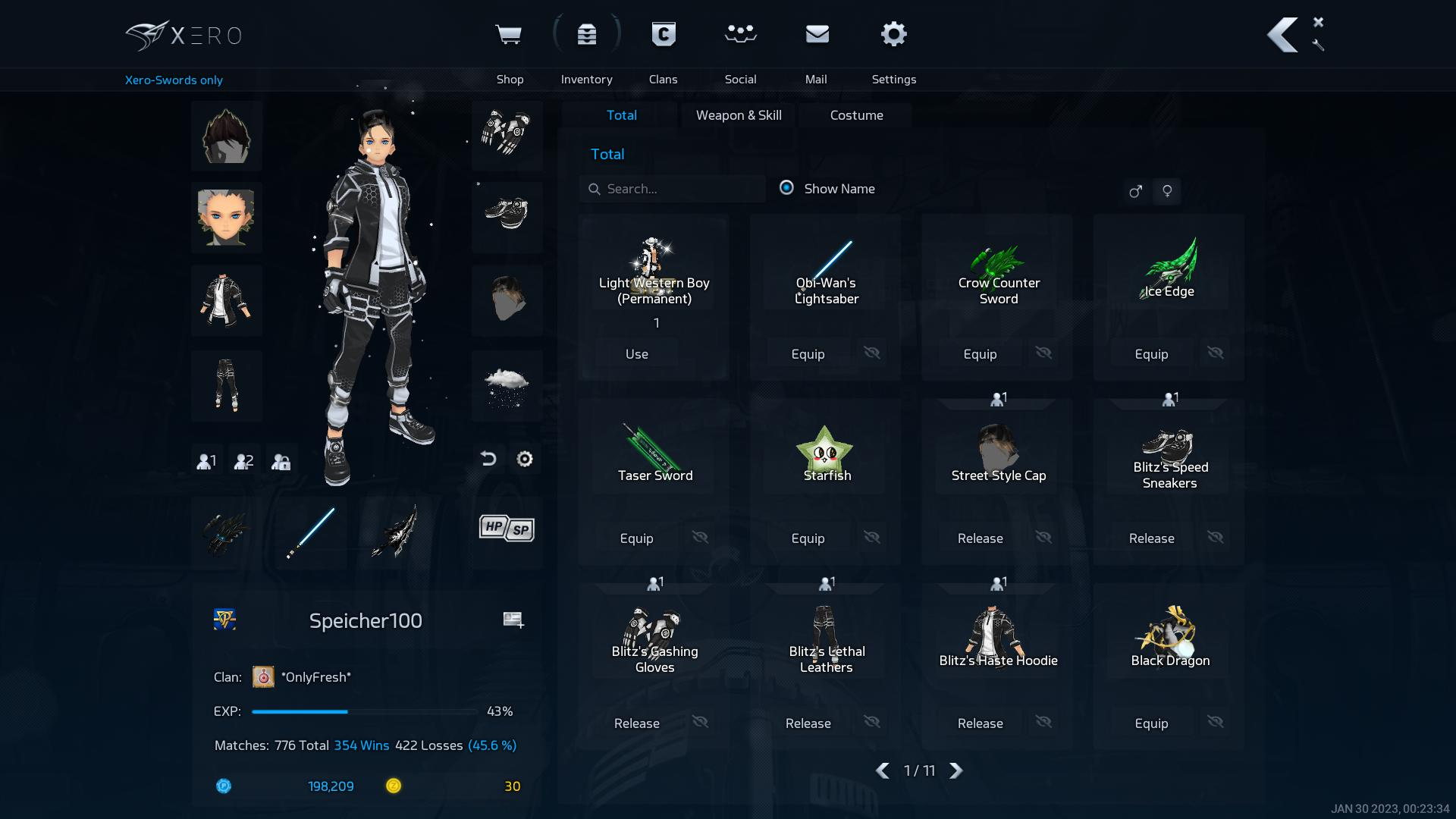Close the game with the X icon
1456x819 pixels.
1318,22
